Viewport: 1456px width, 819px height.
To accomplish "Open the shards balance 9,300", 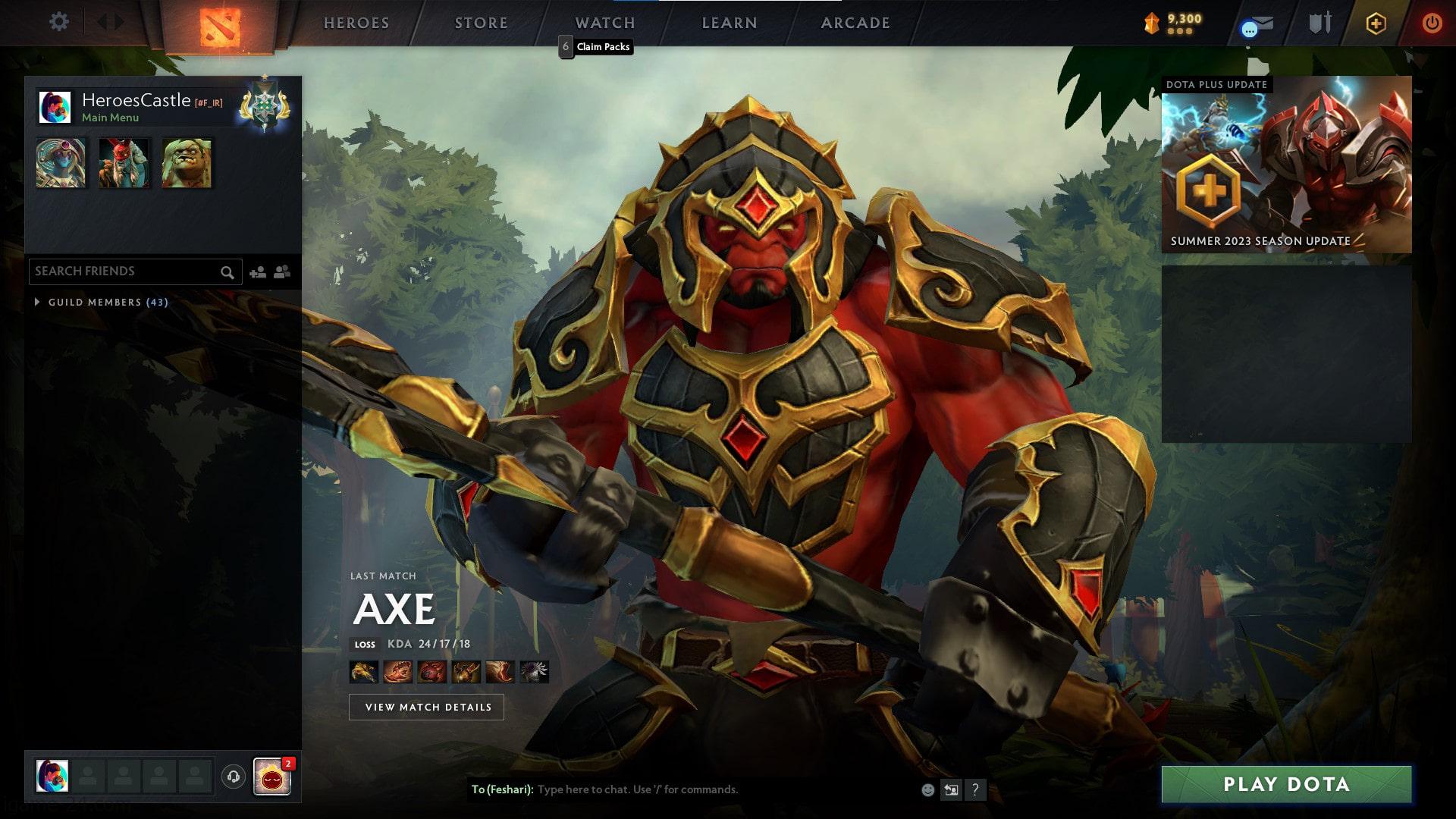I will [x=1173, y=23].
